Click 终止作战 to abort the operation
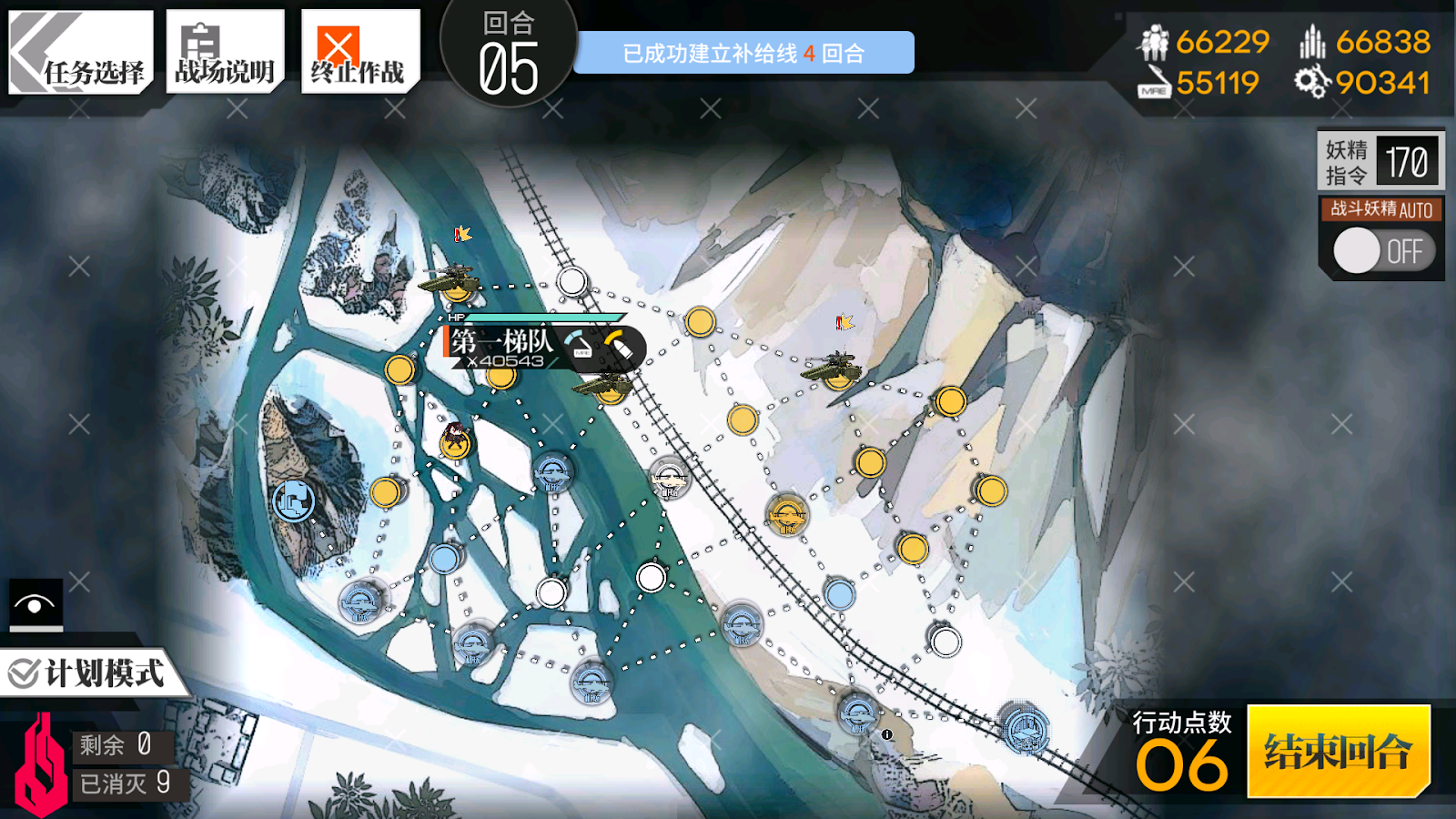The image size is (1456, 819). click(x=359, y=53)
